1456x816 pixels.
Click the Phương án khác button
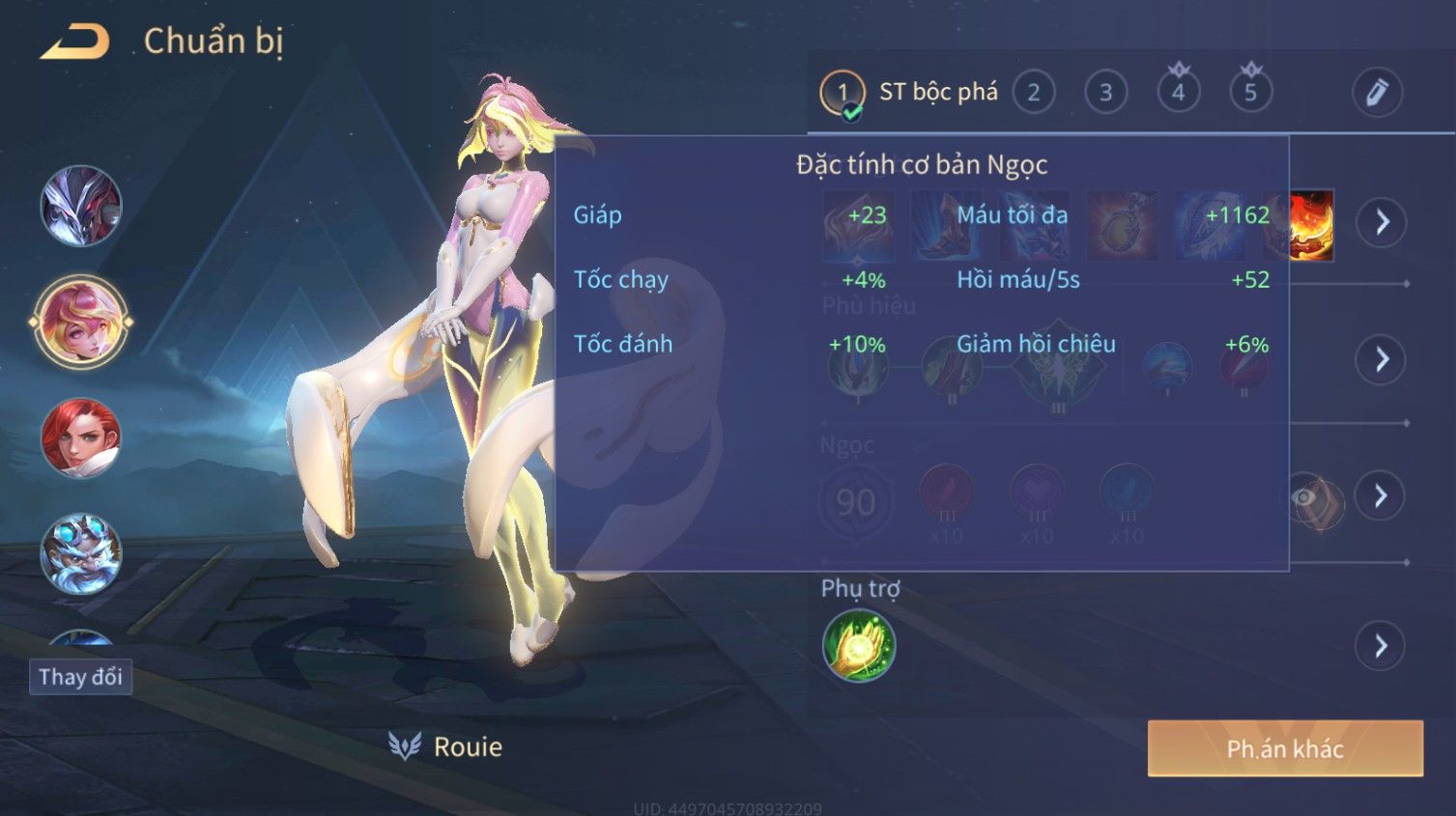click(x=1285, y=748)
